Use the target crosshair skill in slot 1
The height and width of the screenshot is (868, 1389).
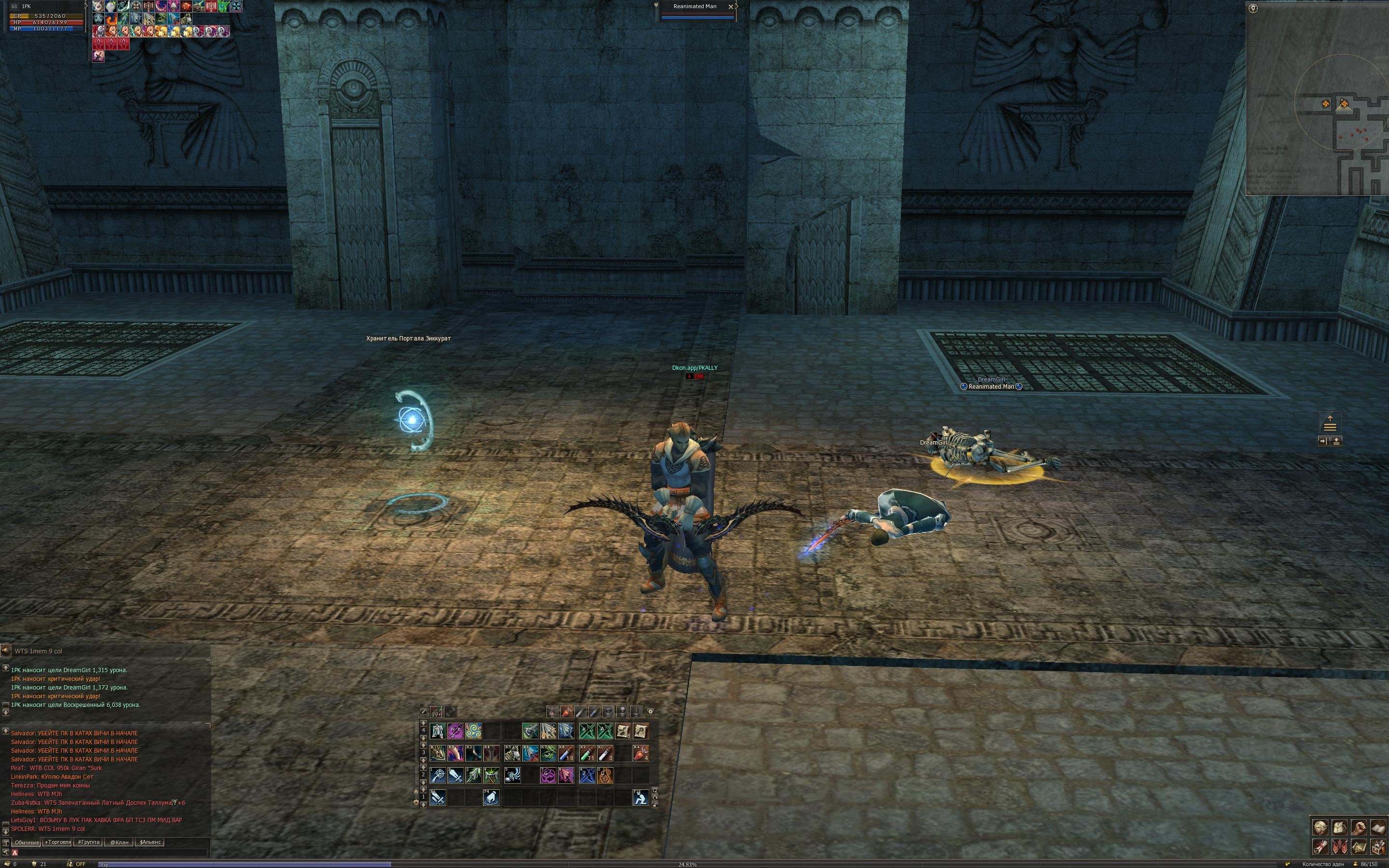tap(438, 775)
